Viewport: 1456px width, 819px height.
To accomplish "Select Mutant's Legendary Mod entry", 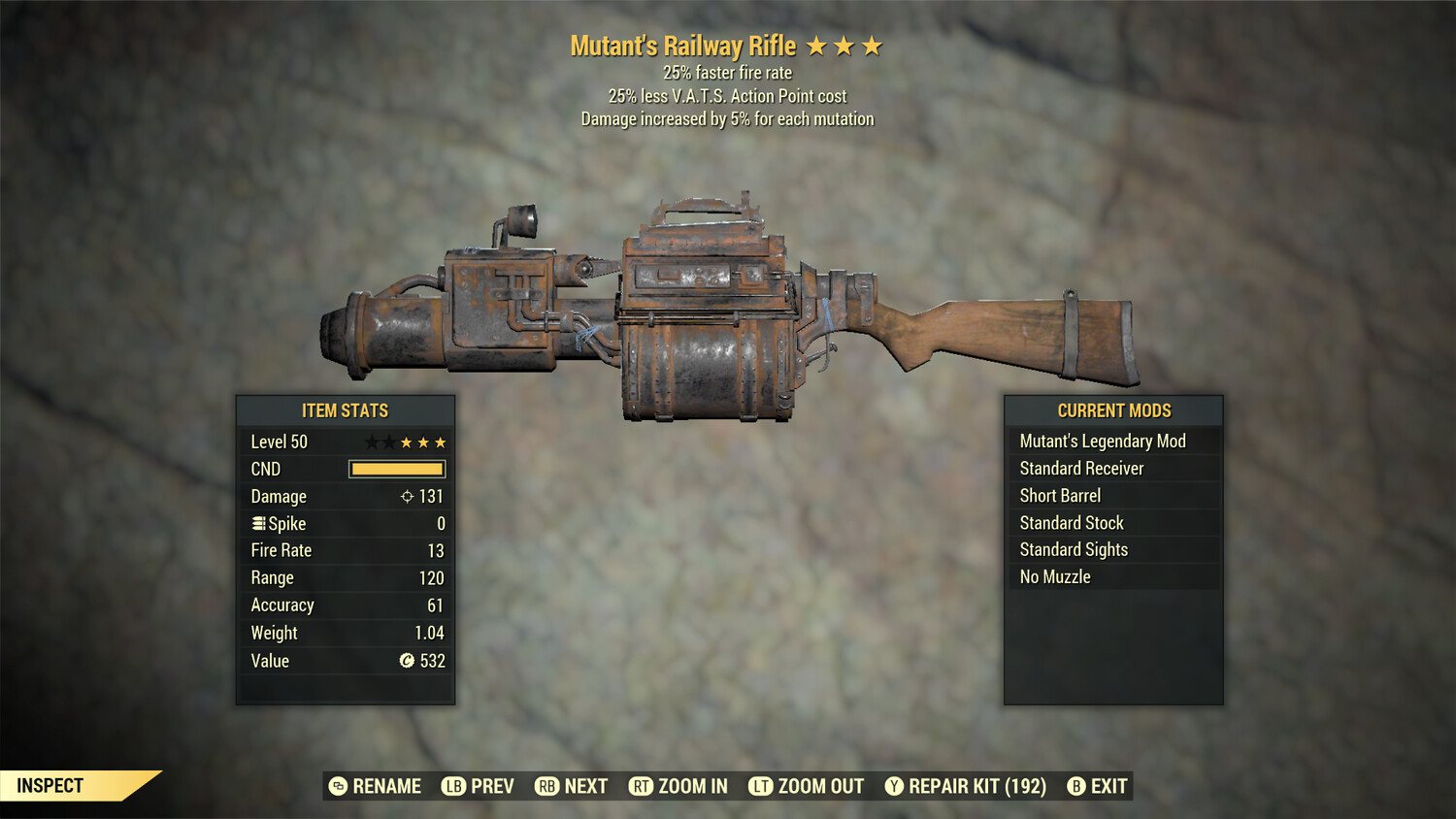I will point(1102,441).
